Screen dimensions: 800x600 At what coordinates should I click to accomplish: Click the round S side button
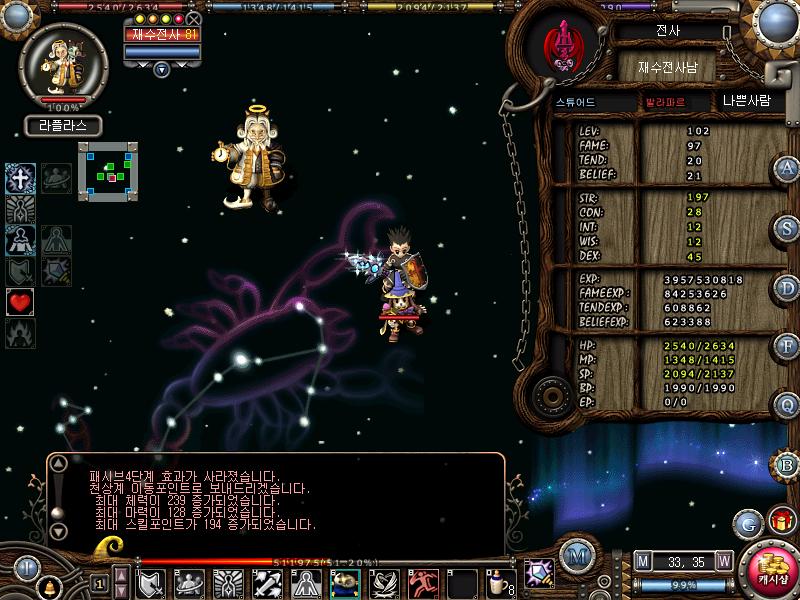788,226
